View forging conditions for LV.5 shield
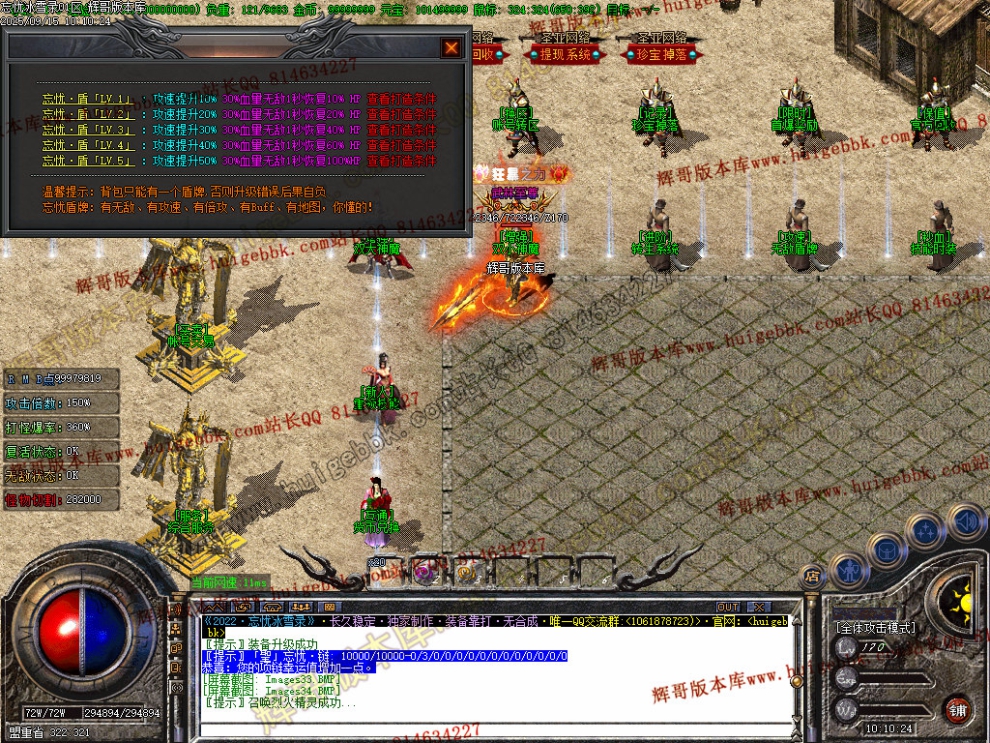The height and width of the screenshot is (743, 990). (401, 160)
